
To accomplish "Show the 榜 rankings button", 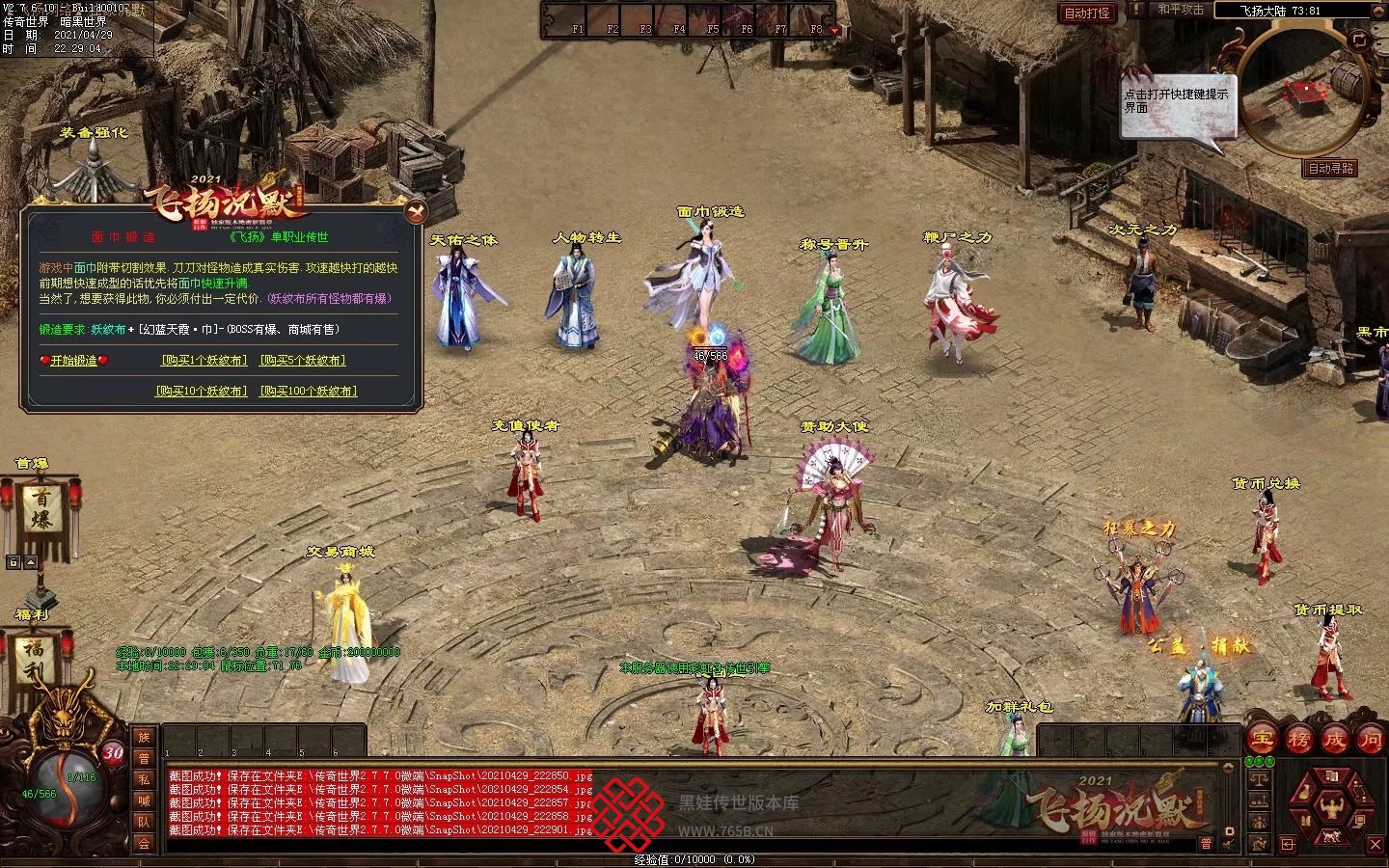I will click(x=1298, y=740).
